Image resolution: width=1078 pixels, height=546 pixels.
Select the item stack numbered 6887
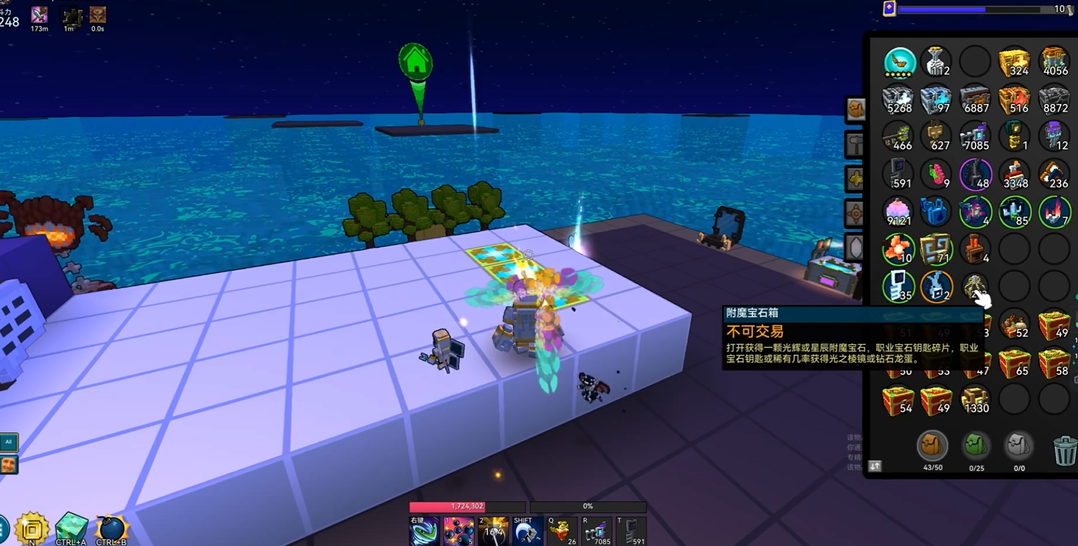click(975, 99)
